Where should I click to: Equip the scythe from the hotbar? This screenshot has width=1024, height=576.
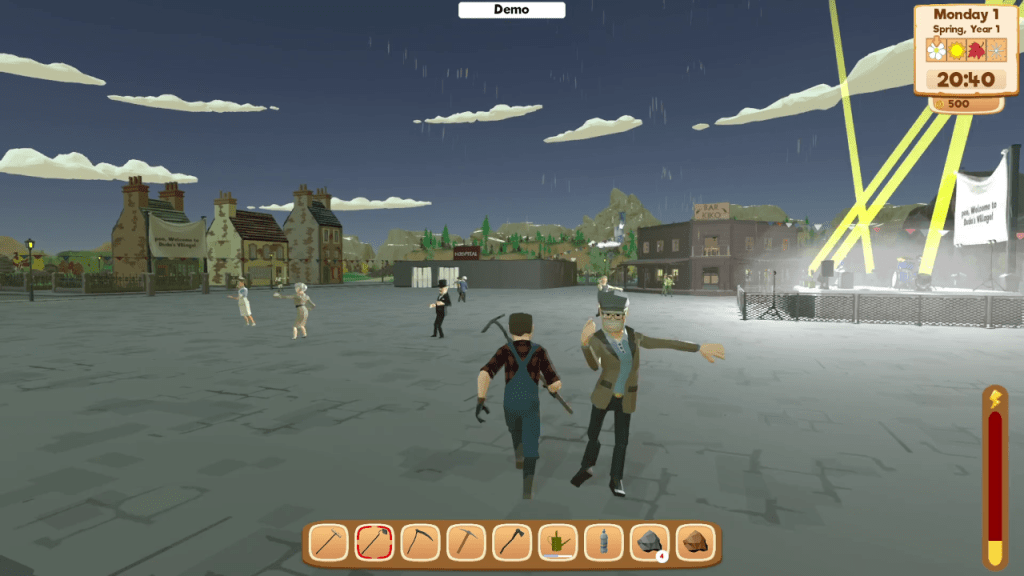(420, 542)
